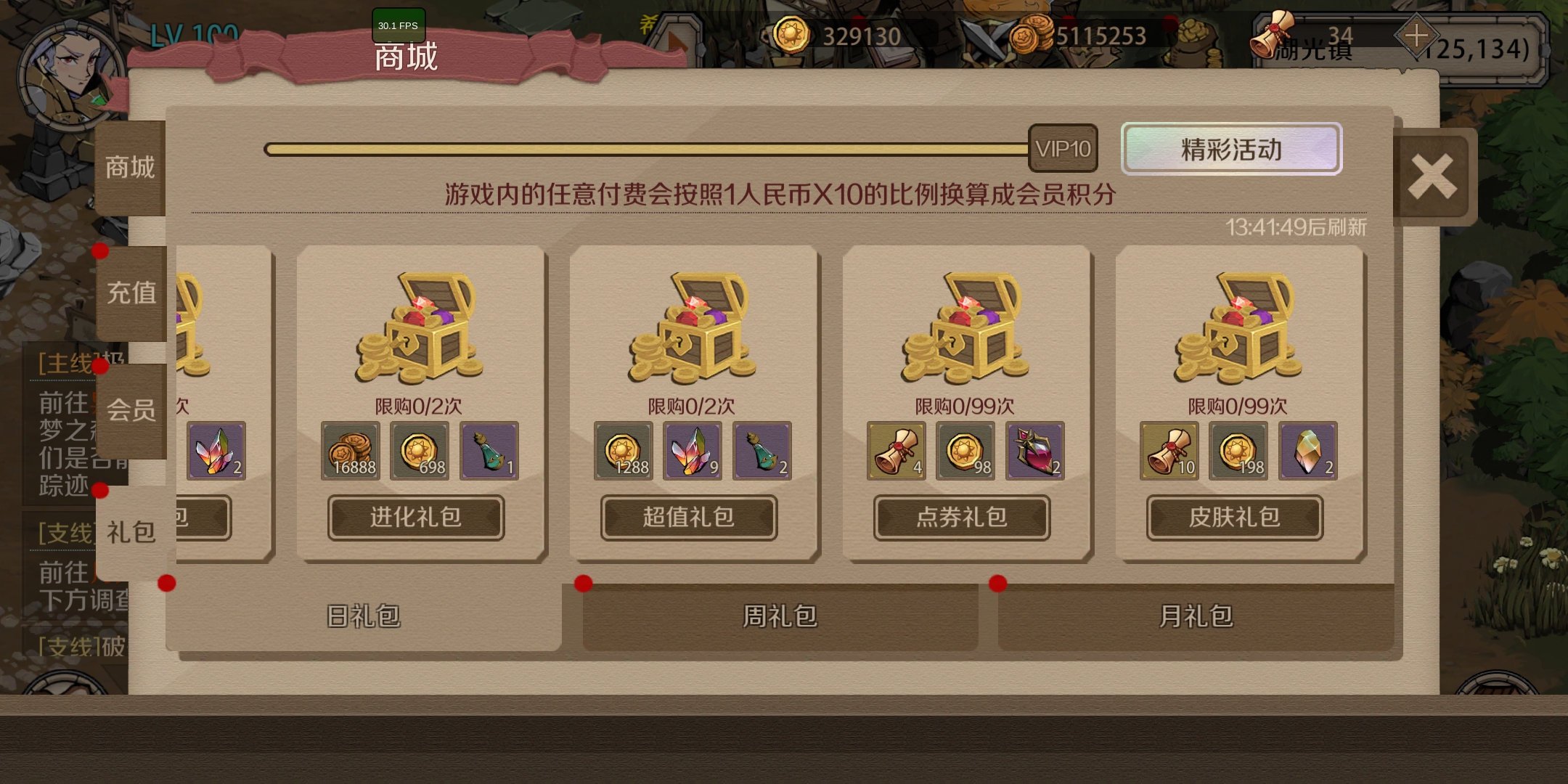Purchase the 点券礼包 gift pack
This screenshot has width=1568, height=784.
click(x=960, y=518)
